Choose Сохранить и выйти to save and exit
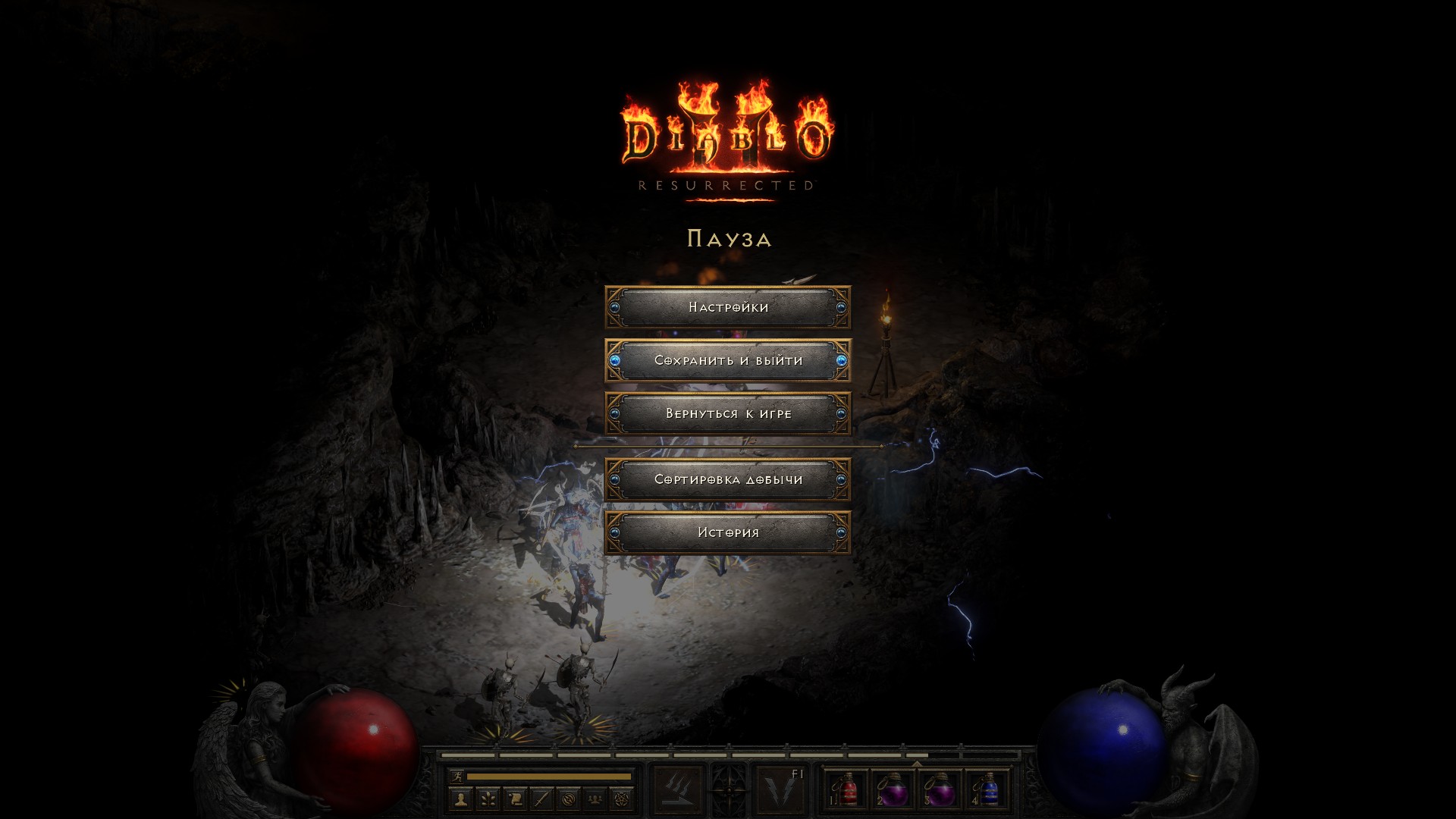The height and width of the screenshot is (819, 1456). coord(728,360)
